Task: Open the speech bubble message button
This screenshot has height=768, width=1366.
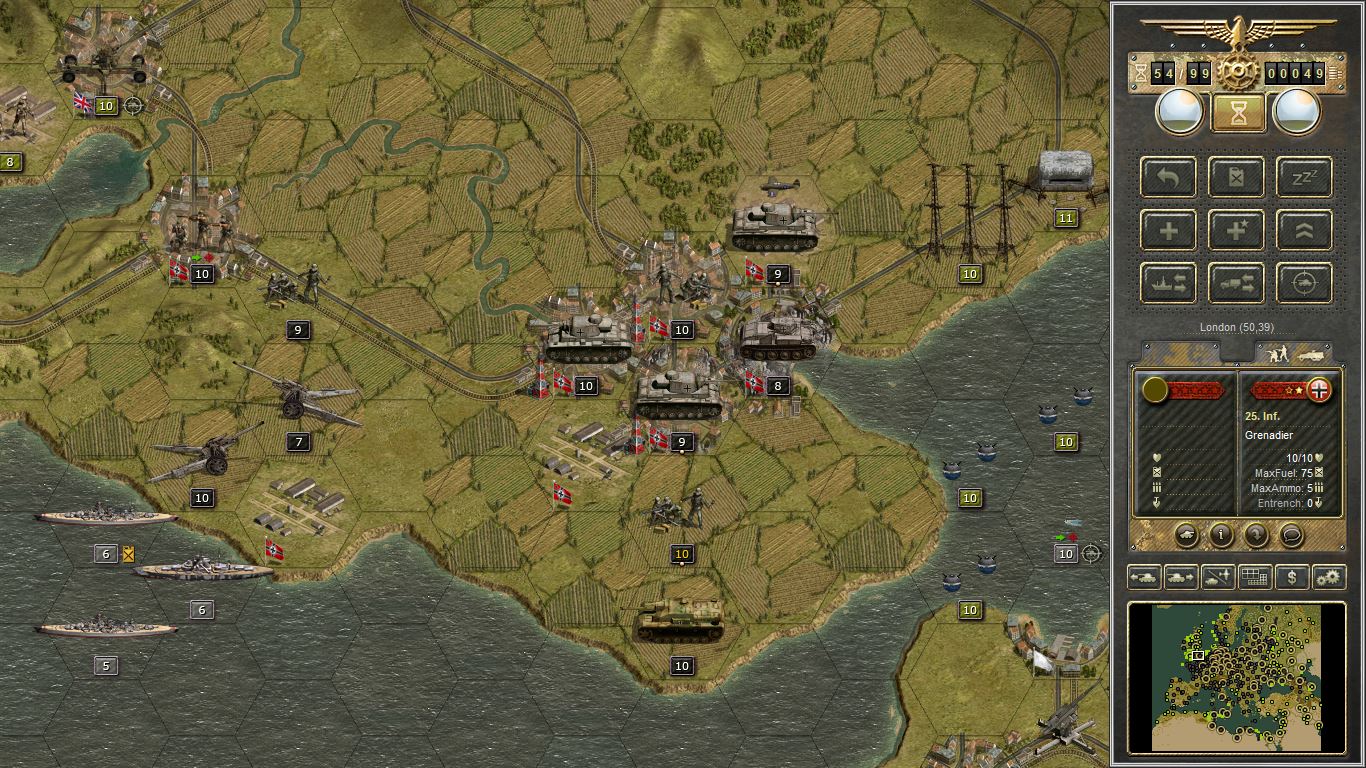Action: tap(1291, 535)
